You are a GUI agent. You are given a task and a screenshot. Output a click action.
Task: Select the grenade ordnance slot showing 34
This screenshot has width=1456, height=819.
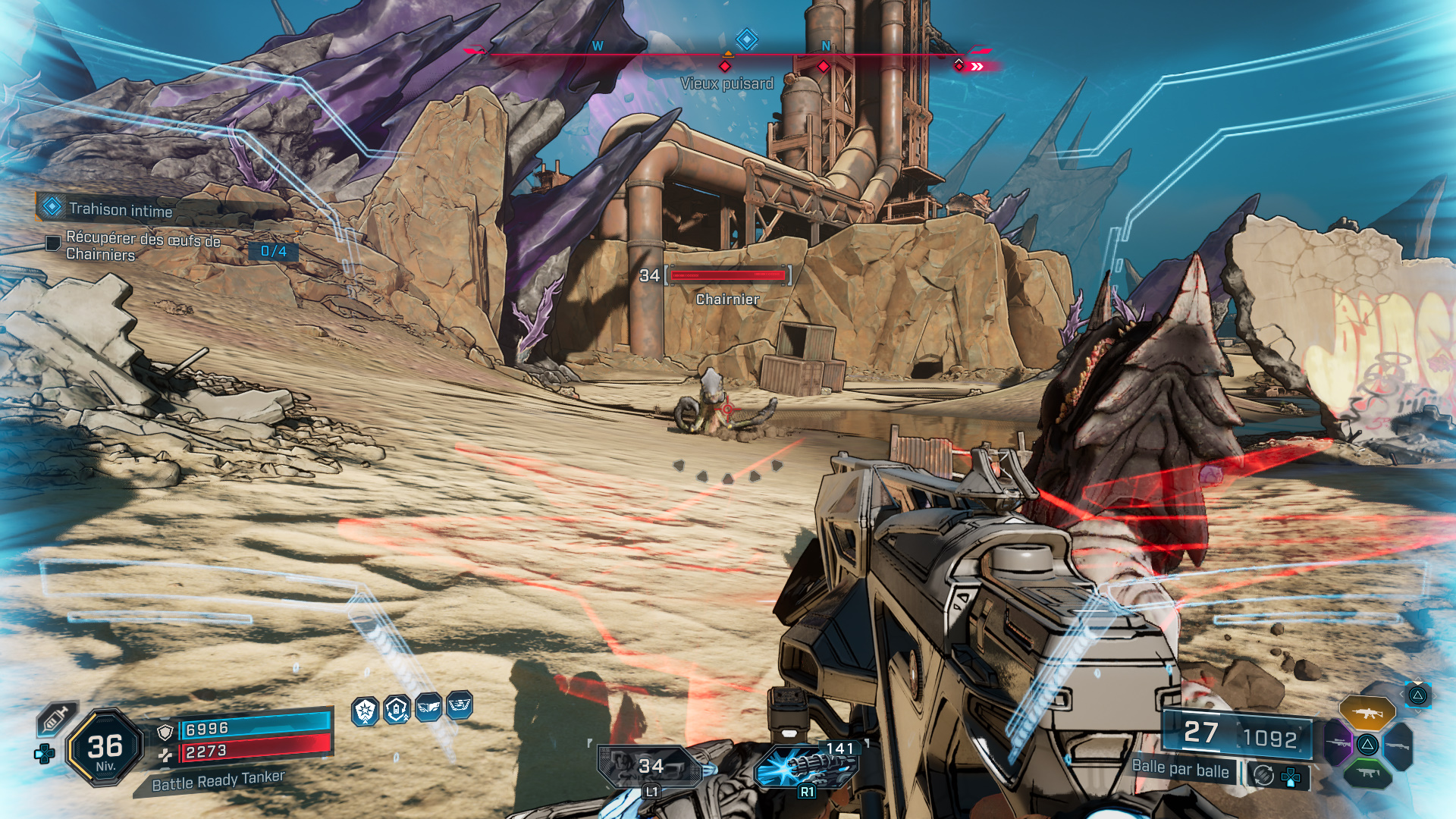[651, 767]
